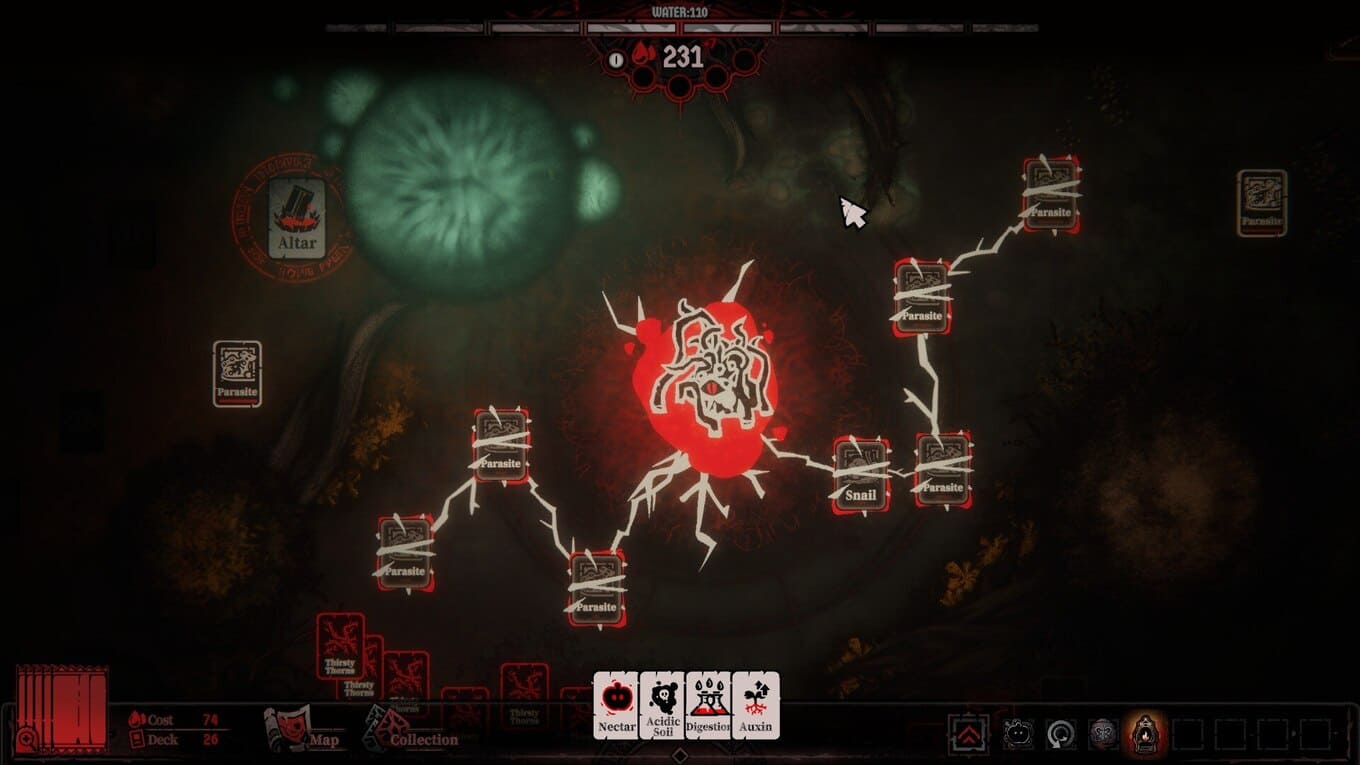Select the Snail card on the board
Screen dimensions: 1360x765
(x=861, y=476)
